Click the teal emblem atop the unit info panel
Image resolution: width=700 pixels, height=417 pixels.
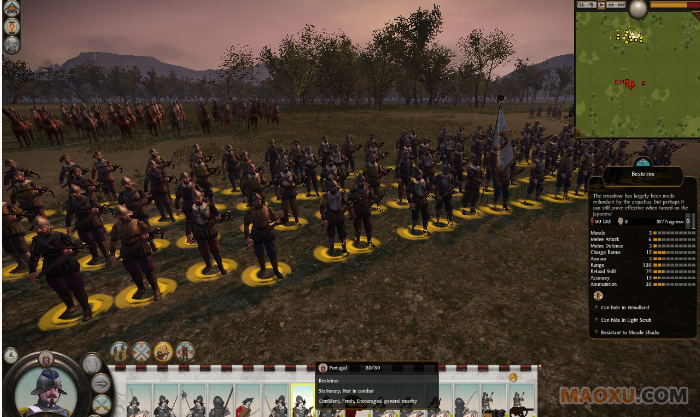[x=641, y=160]
